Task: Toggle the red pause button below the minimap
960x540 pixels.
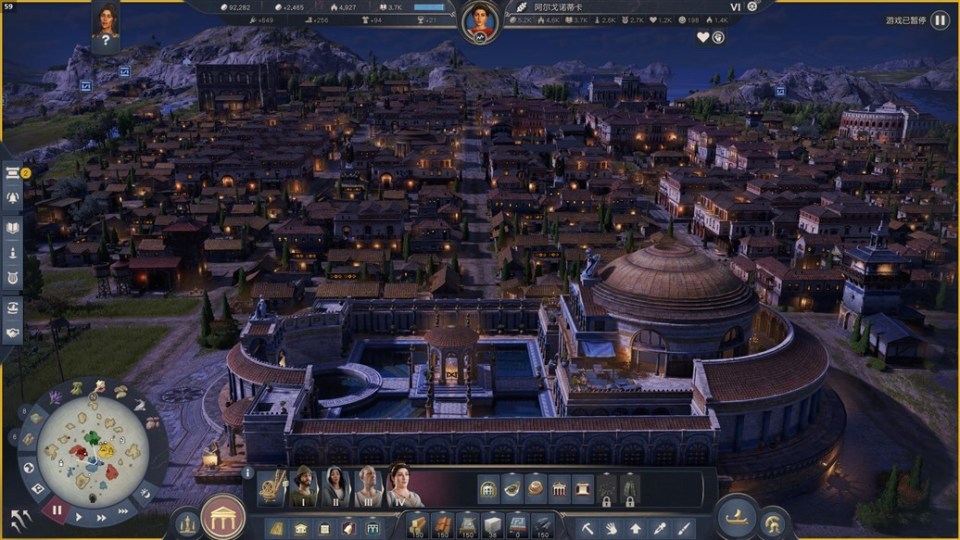Action: pos(57,510)
